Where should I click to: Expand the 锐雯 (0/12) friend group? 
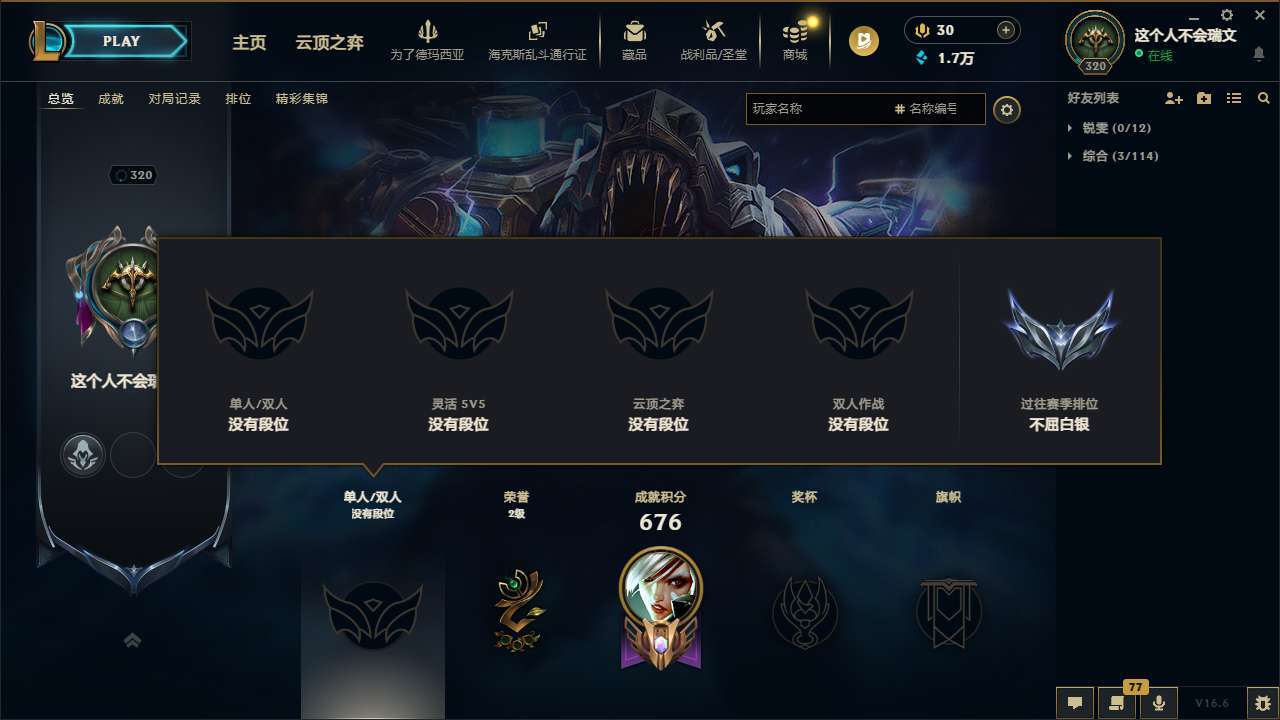click(x=1112, y=128)
